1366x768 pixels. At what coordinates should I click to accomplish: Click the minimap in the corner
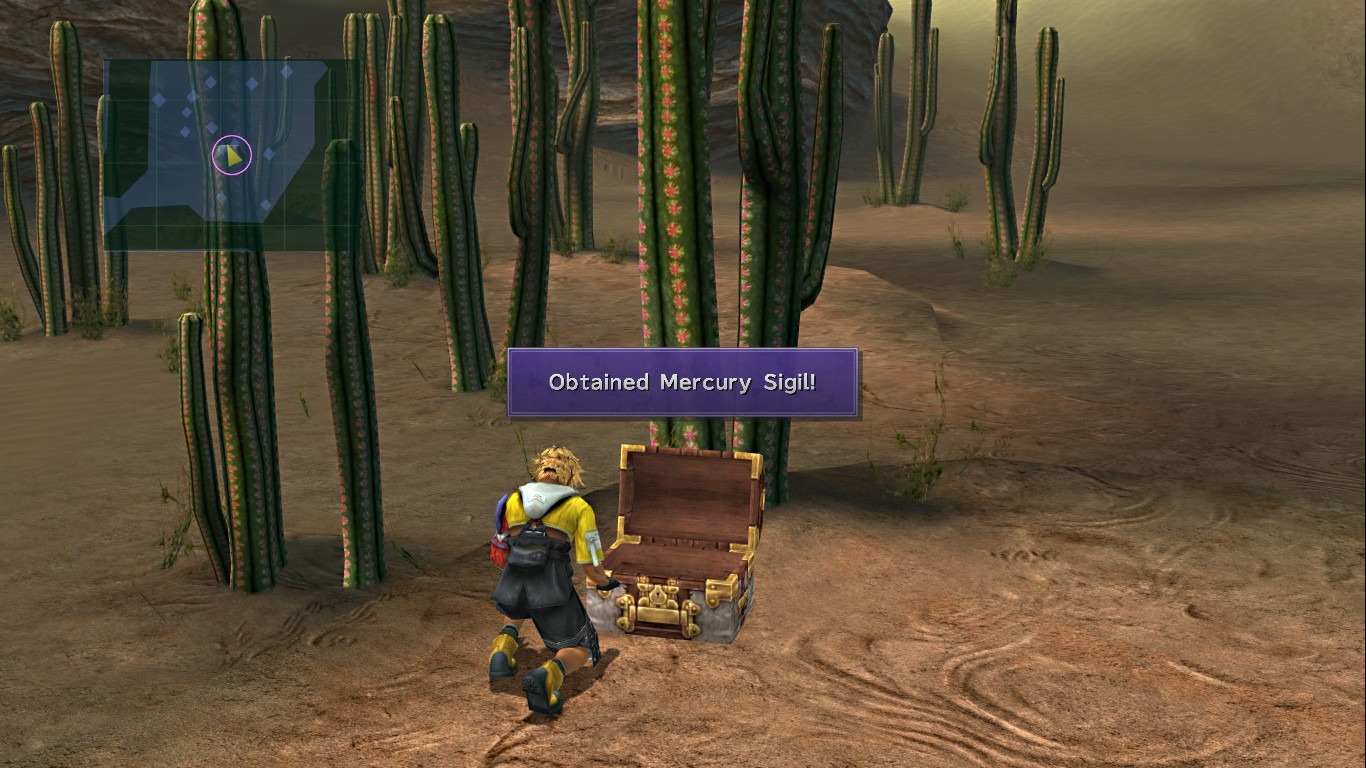click(230, 154)
